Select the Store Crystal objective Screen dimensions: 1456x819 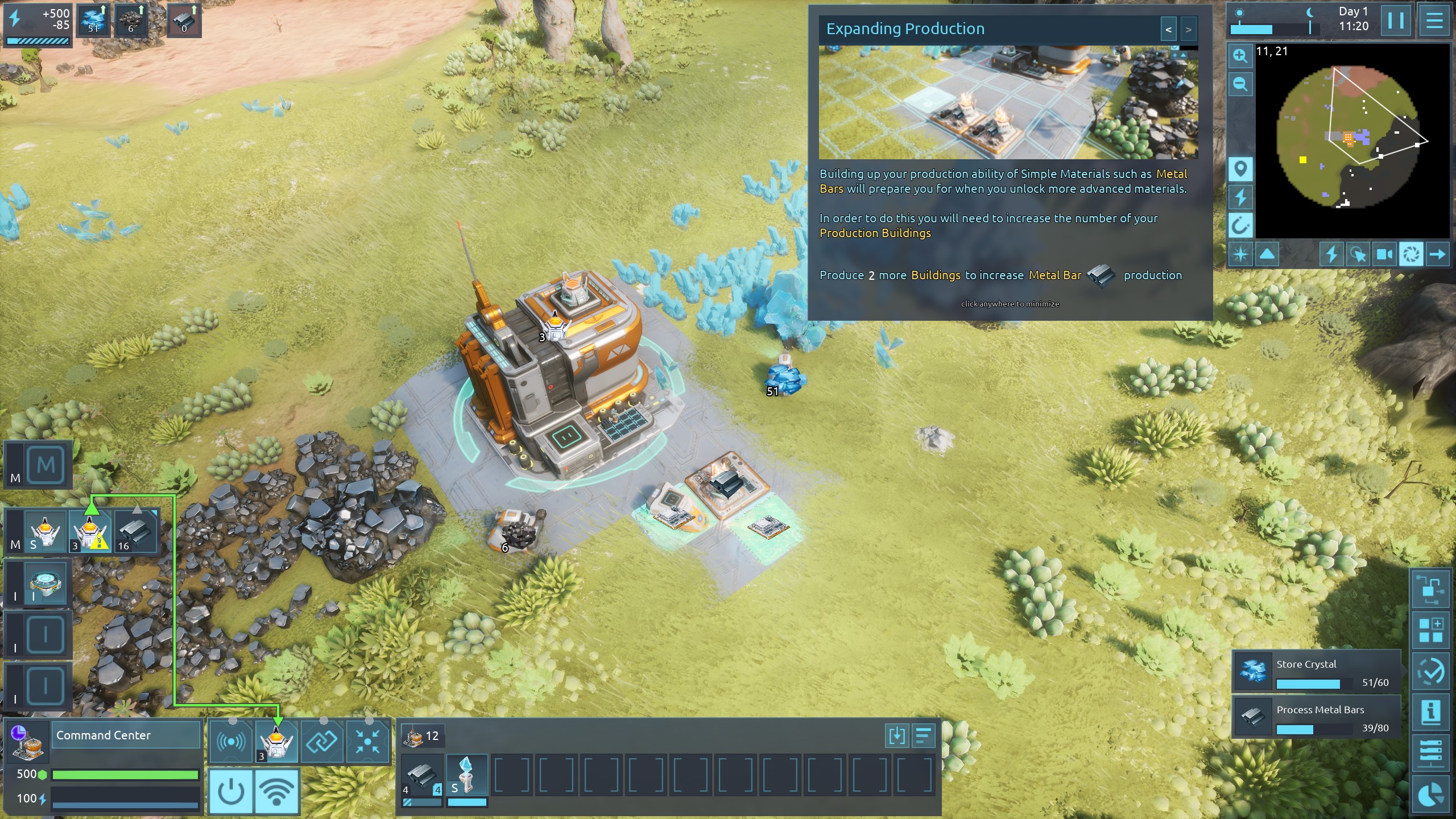[1316, 673]
